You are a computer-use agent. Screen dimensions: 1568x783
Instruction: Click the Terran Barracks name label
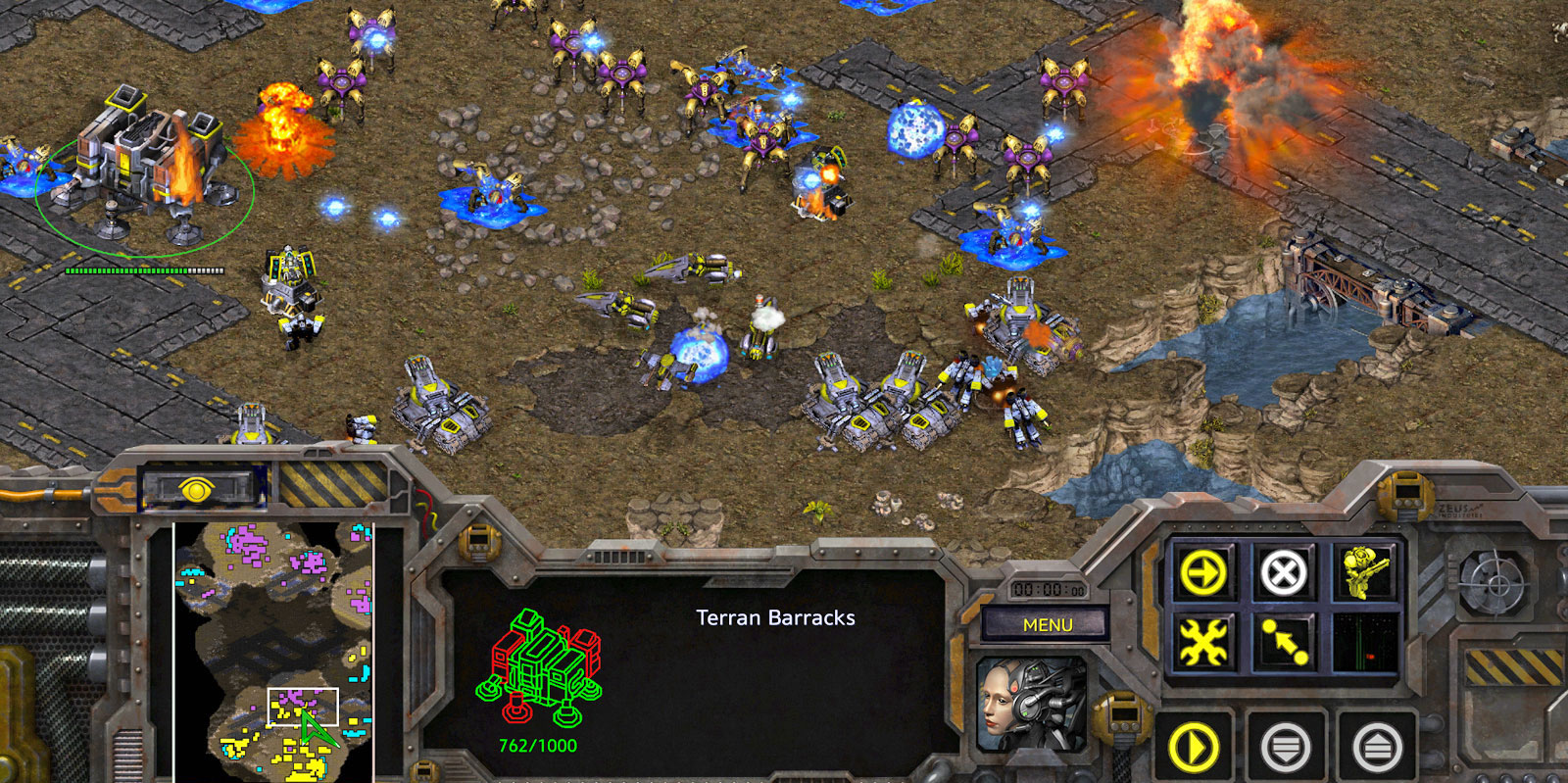[x=775, y=618]
